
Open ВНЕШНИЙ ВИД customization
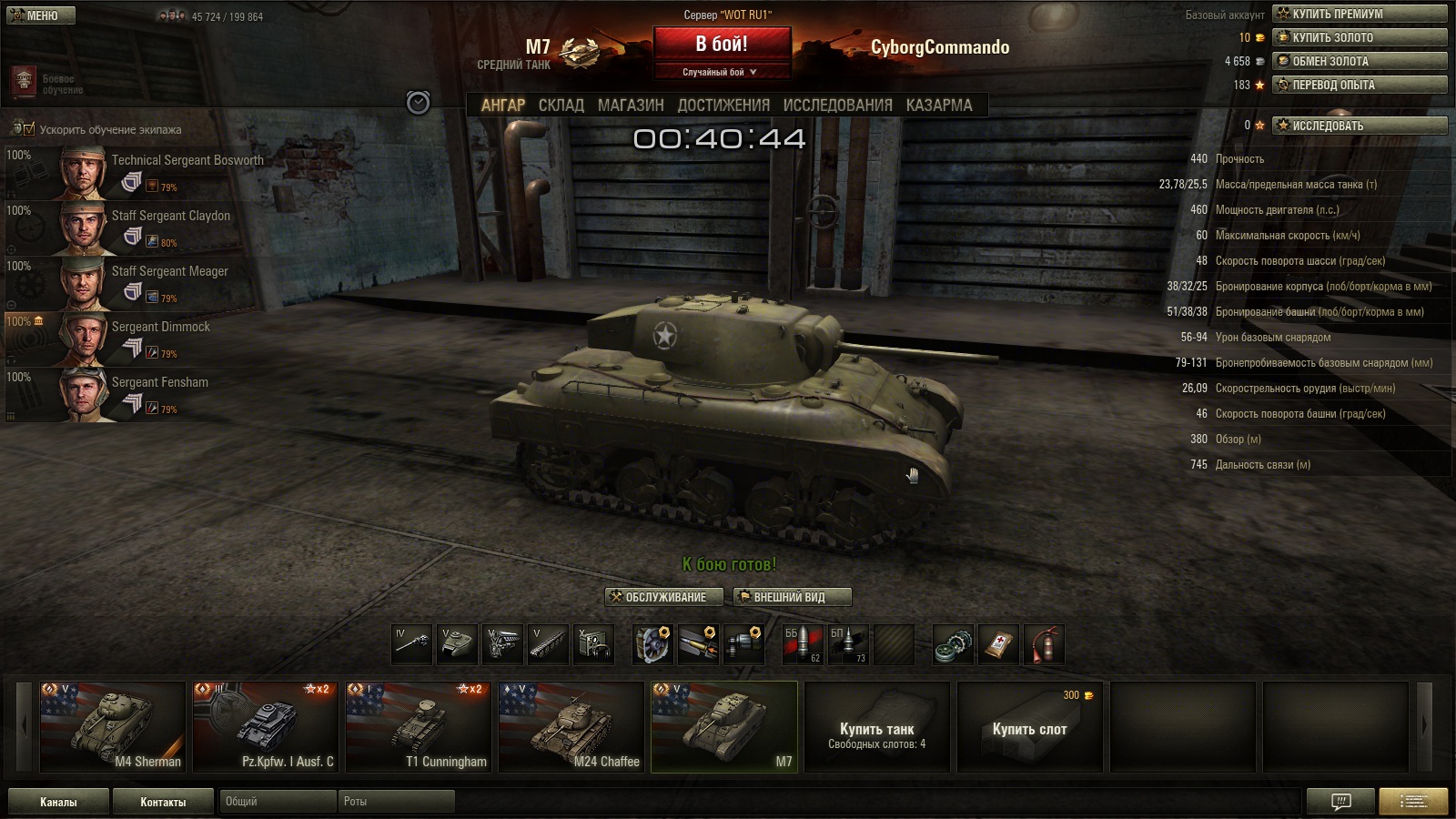tap(792, 597)
